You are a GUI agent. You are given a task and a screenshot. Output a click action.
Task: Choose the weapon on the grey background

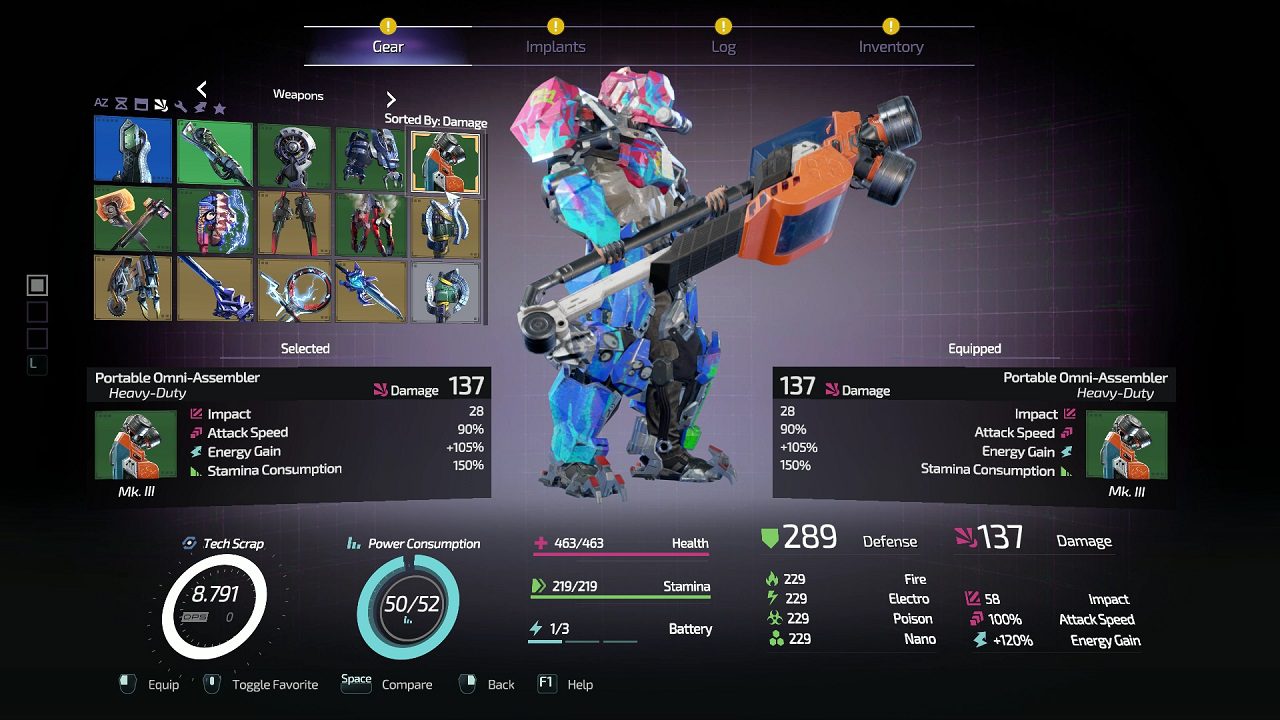click(x=446, y=289)
